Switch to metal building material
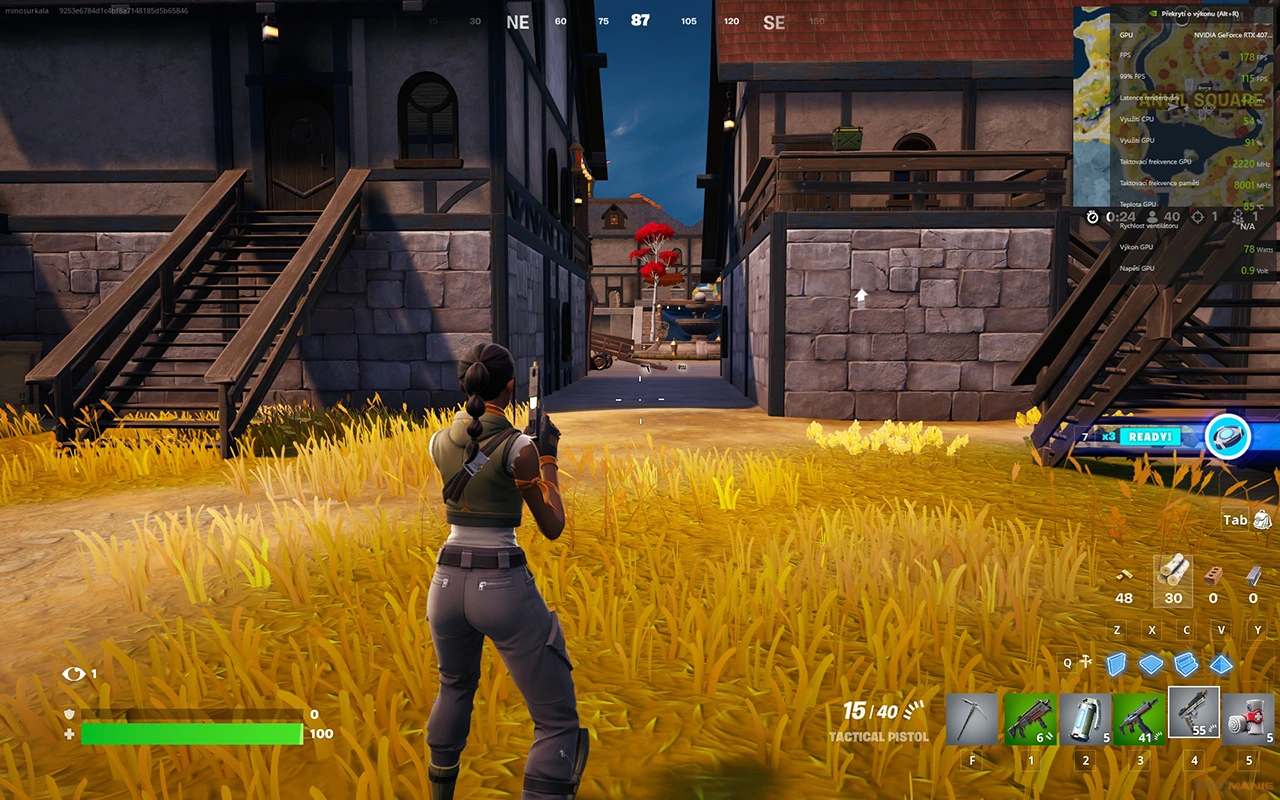This screenshot has width=1280, height=800. point(1253,575)
